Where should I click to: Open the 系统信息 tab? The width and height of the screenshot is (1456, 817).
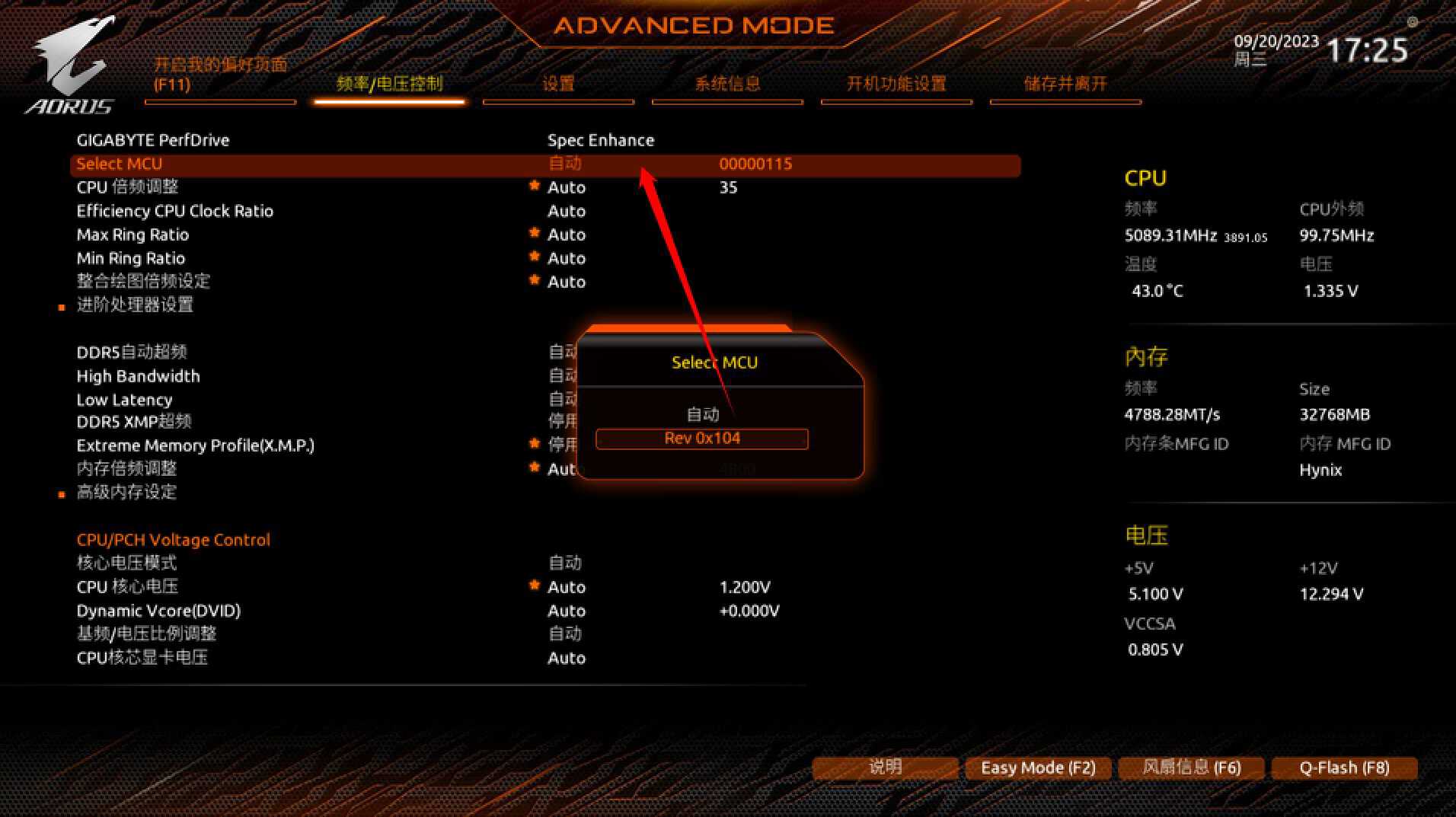(x=727, y=84)
